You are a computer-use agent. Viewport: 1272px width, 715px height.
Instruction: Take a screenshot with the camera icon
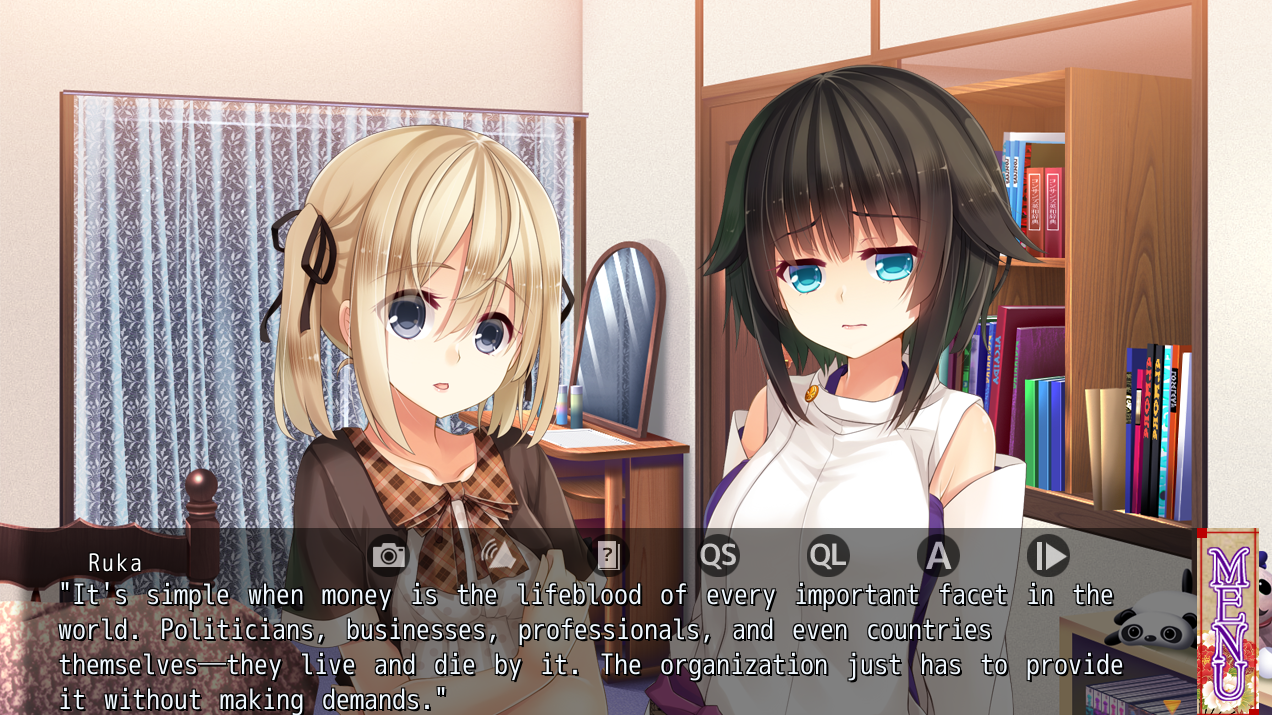(x=388, y=555)
